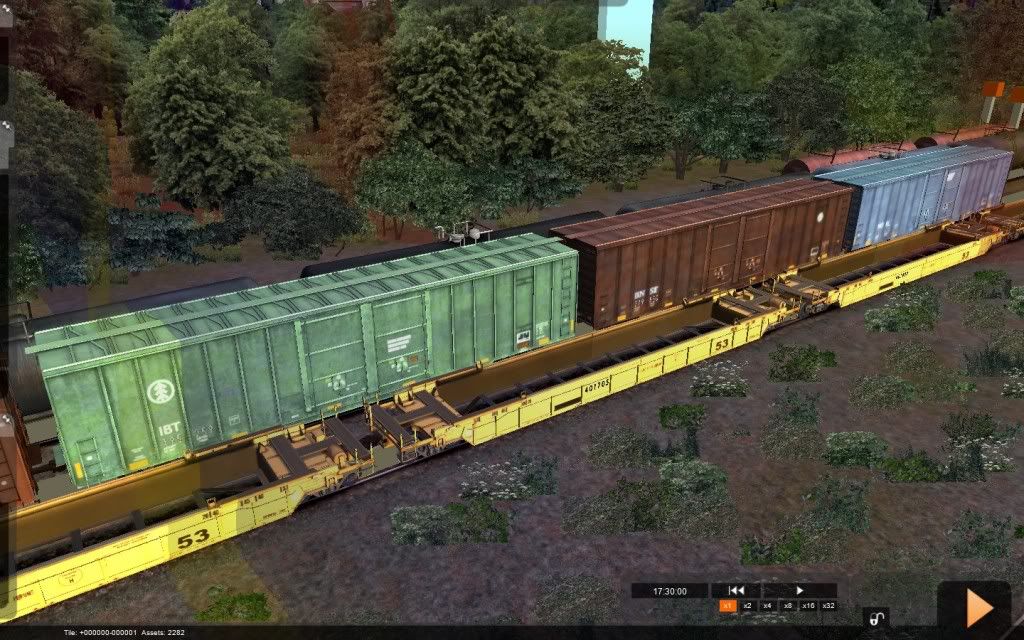
Task: Select the x1 time speed
Action: (x=727, y=606)
